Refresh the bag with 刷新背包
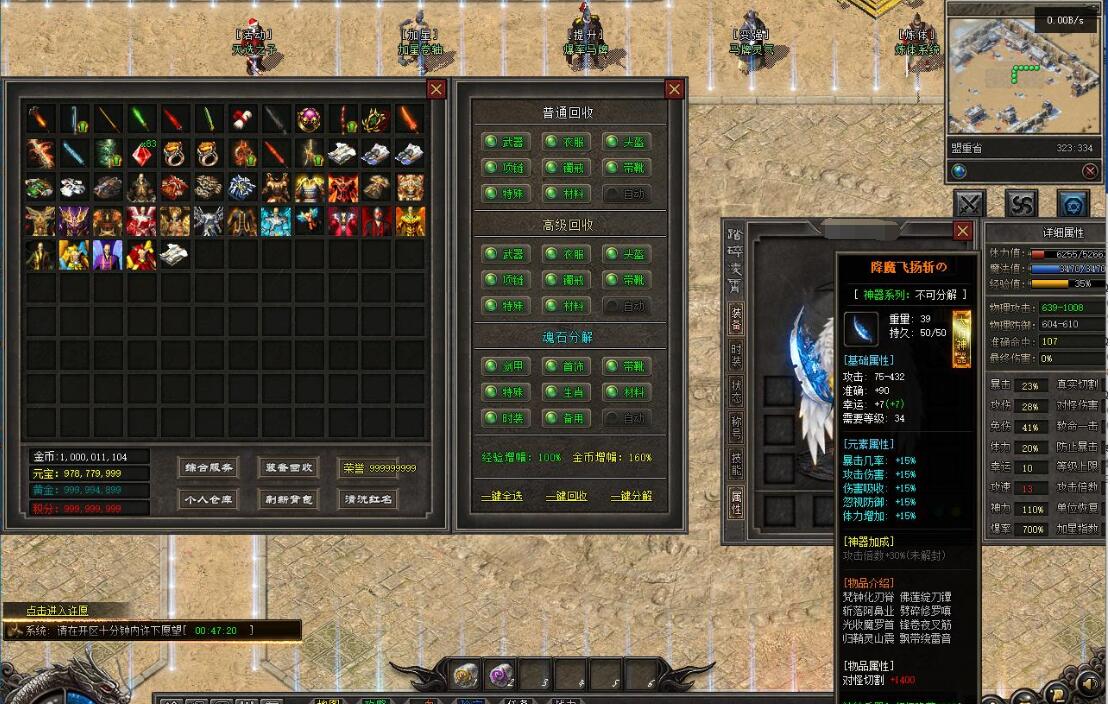Image resolution: width=1110 pixels, height=704 pixels. pyautogui.click(x=288, y=498)
